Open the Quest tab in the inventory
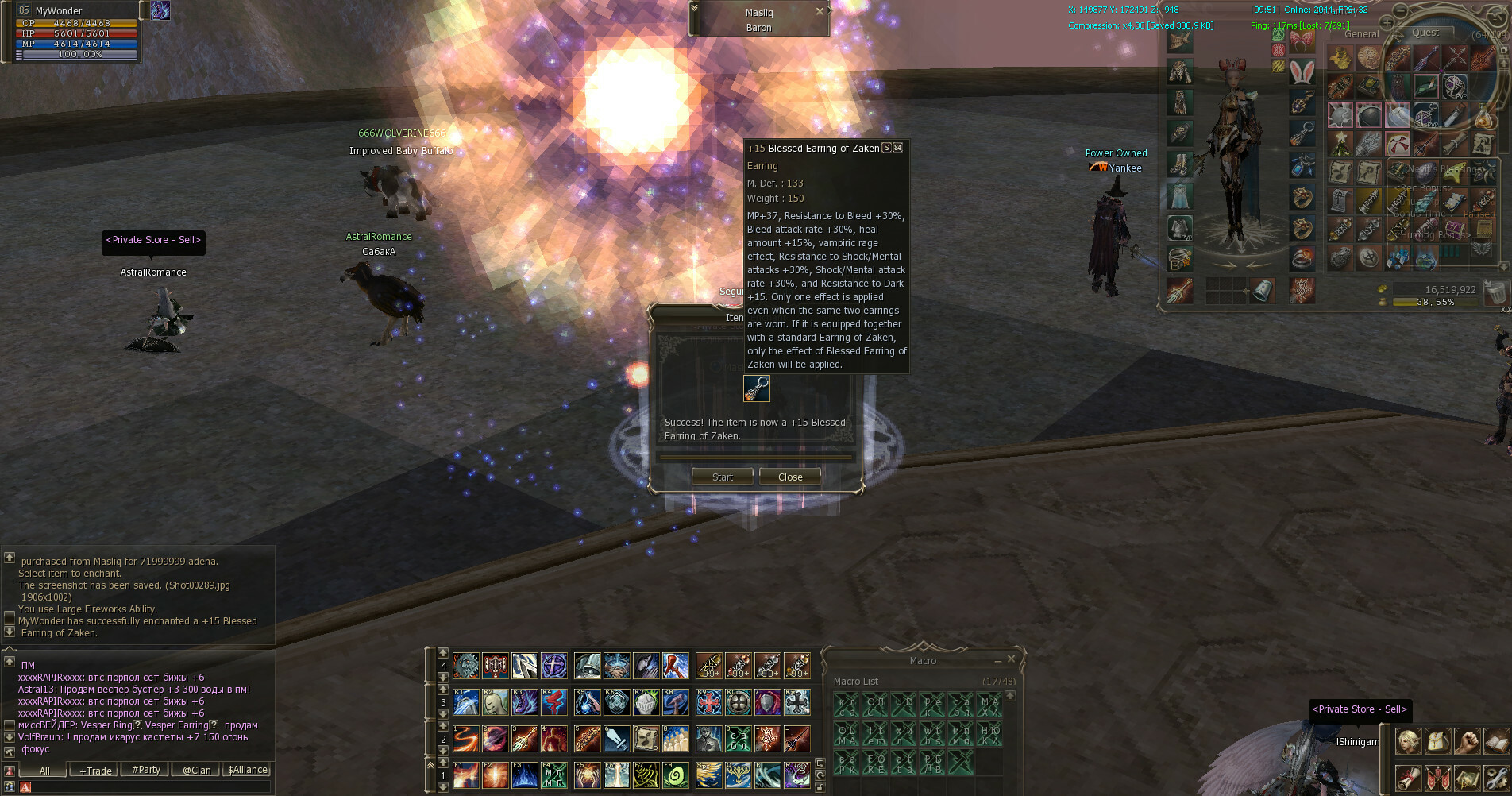This screenshot has width=1512, height=796. [x=1425, y=33]
